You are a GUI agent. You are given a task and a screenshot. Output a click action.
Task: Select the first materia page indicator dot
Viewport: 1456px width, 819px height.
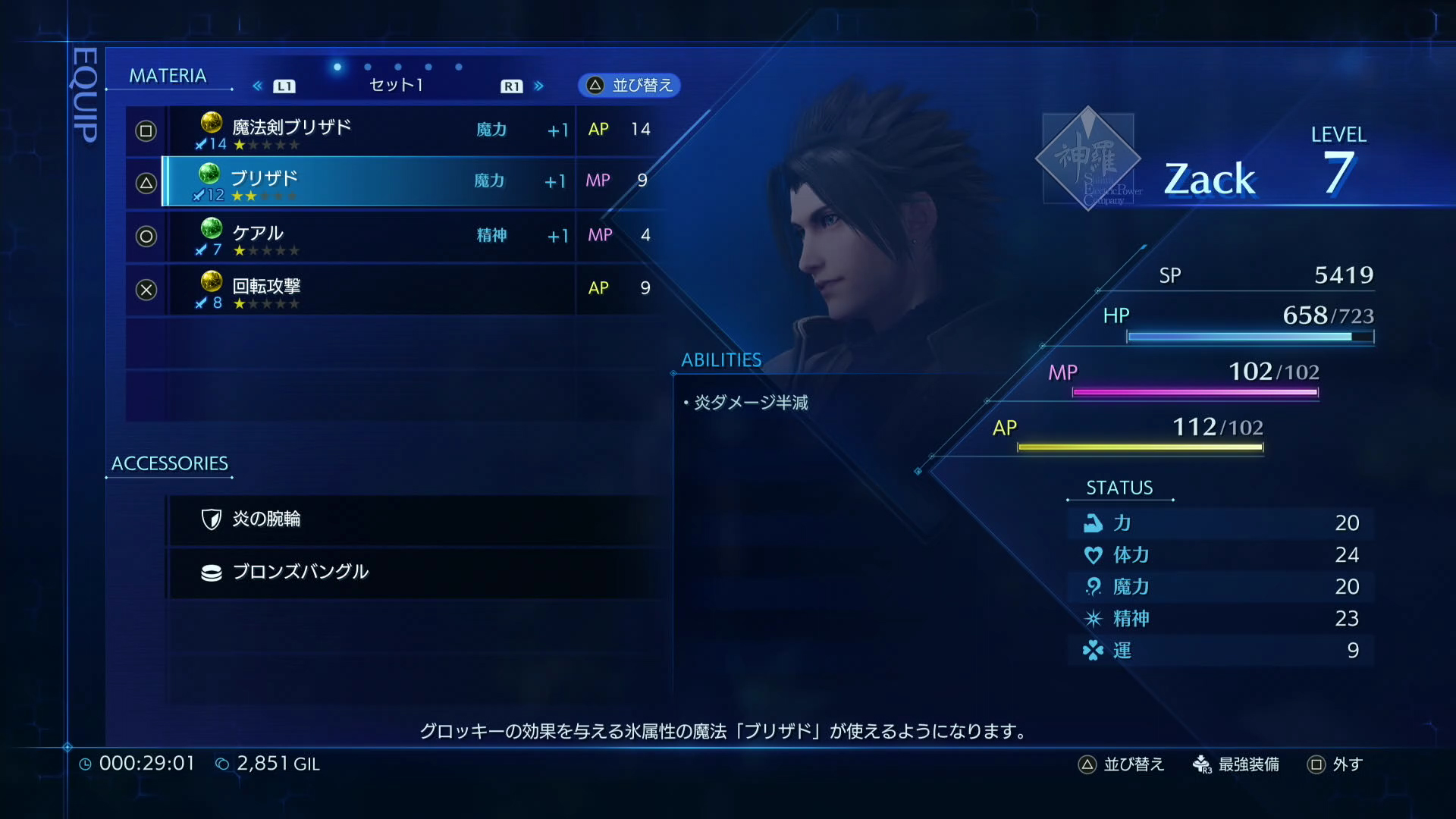pyautogui.click(x=336, y=67)
